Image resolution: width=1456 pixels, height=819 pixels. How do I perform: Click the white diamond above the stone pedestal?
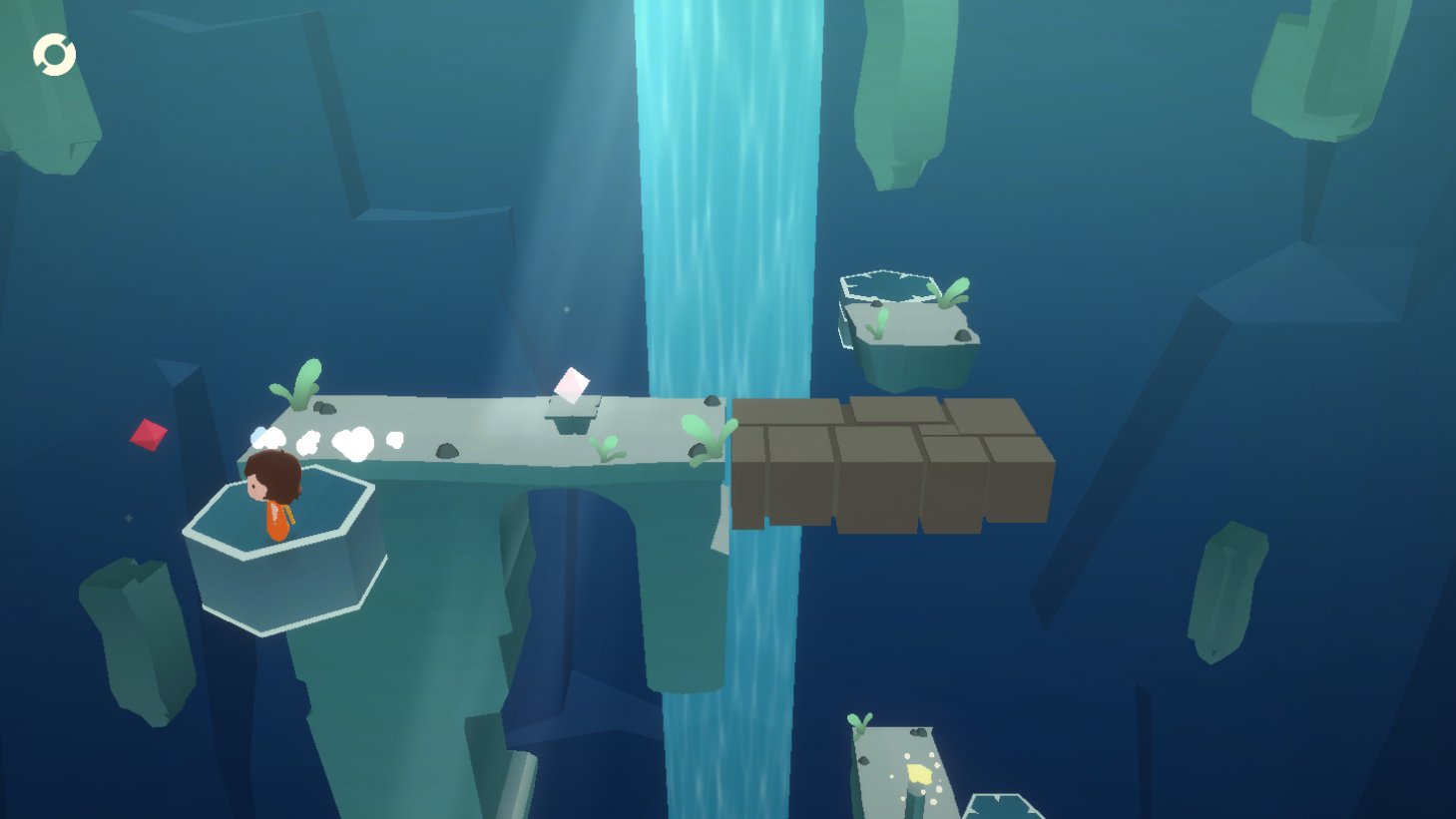[x=571, y=386]
